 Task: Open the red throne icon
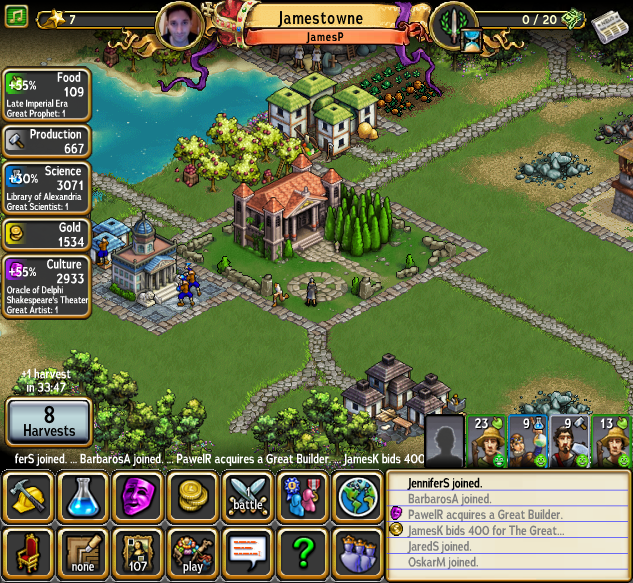click(29, 553)
